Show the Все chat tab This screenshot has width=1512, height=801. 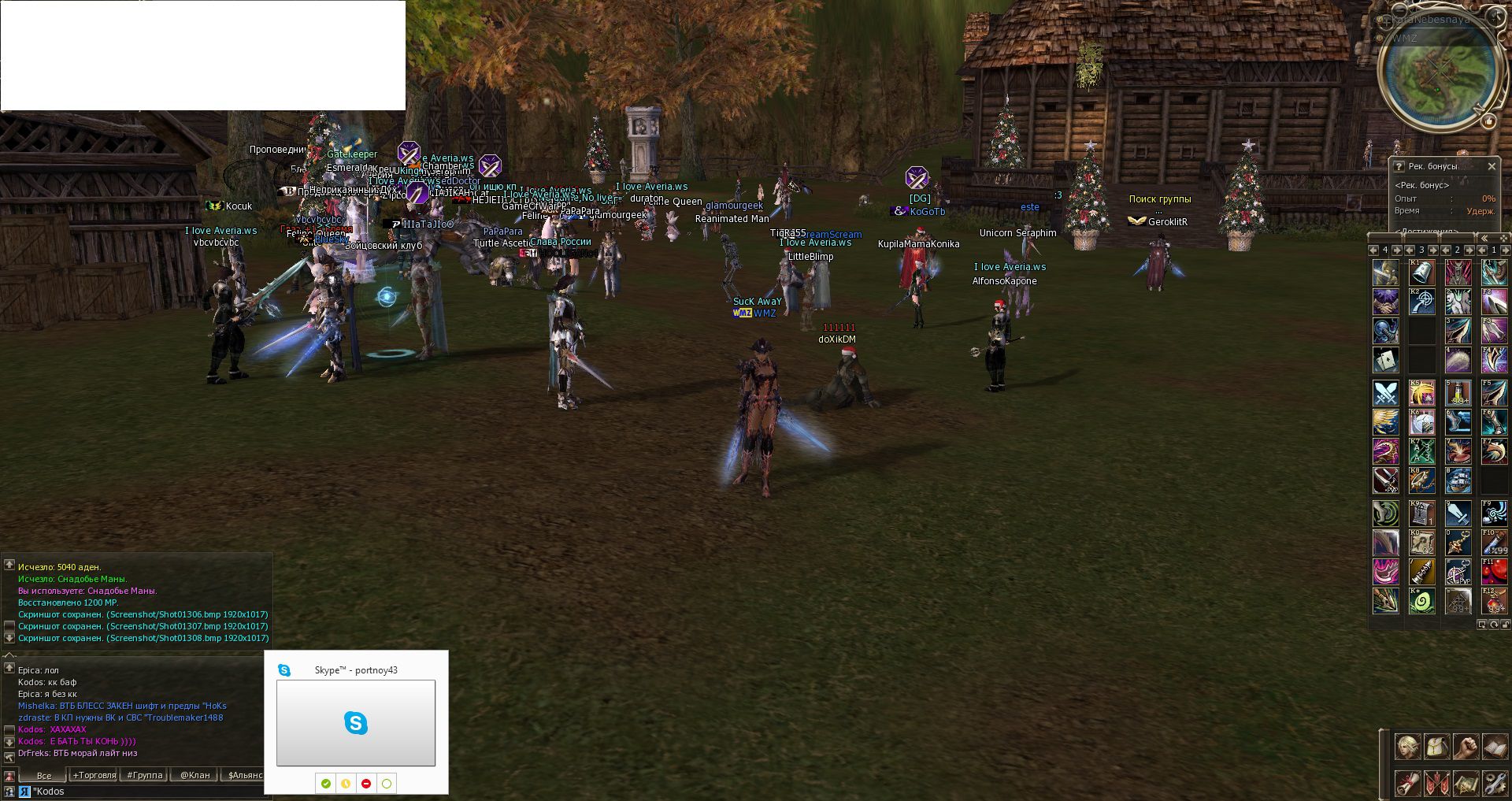pos(44,775)
